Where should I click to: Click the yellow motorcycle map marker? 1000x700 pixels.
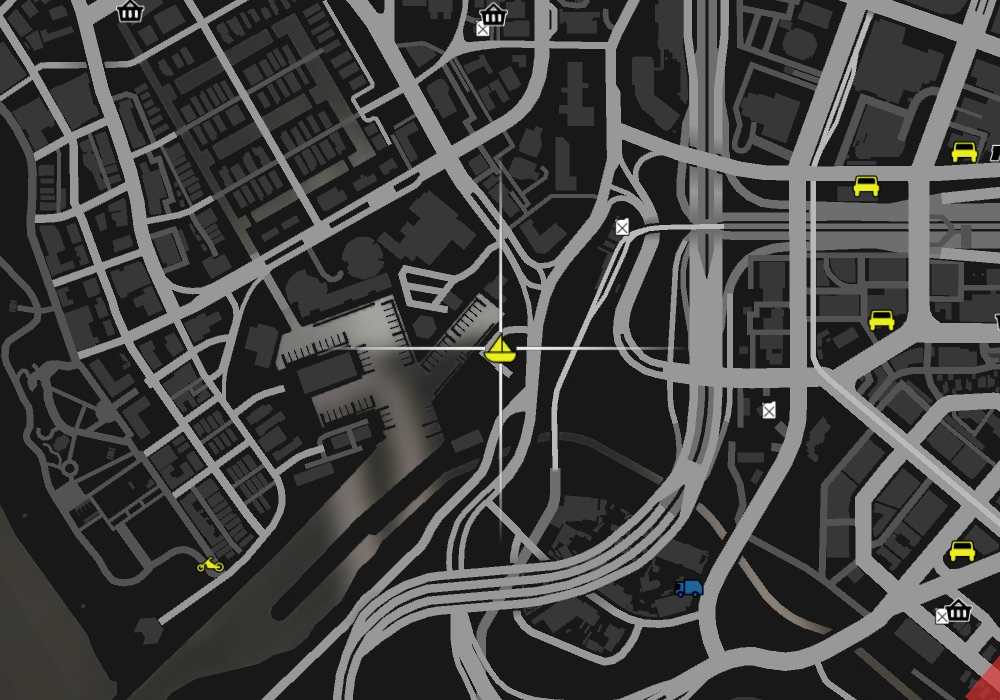(x=210, y=565)
